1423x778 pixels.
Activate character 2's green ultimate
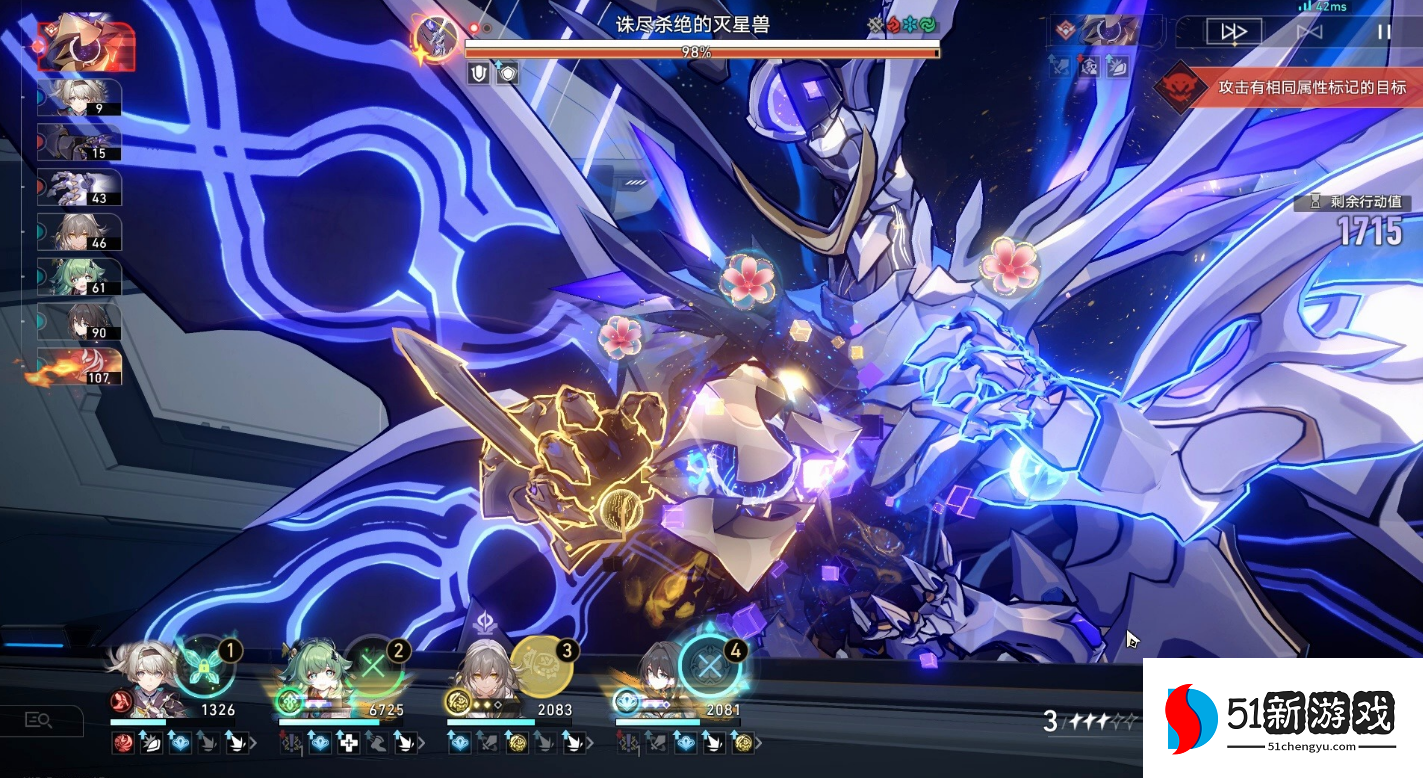(374, 666)
